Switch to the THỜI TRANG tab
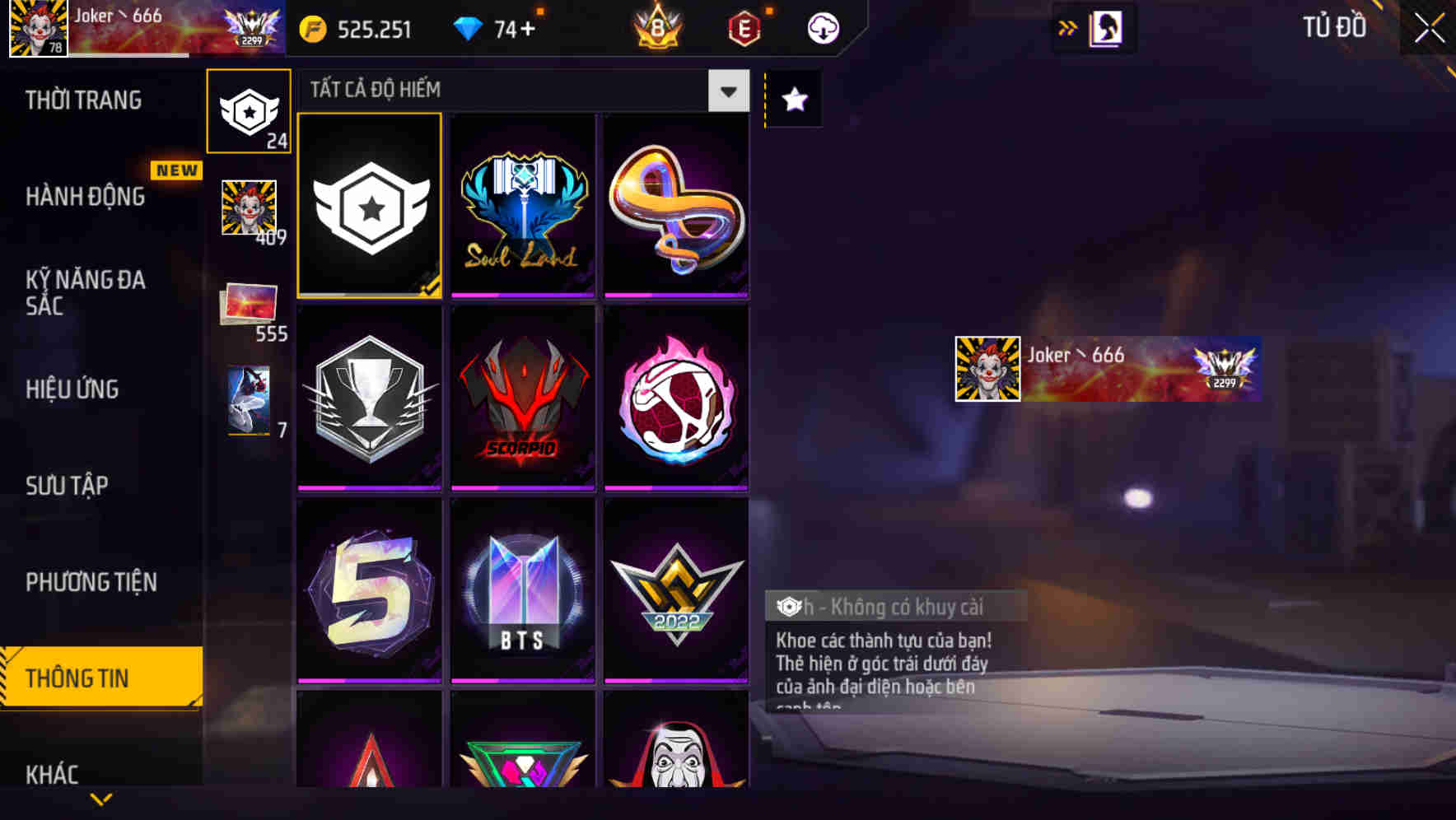 coord(82,100)
